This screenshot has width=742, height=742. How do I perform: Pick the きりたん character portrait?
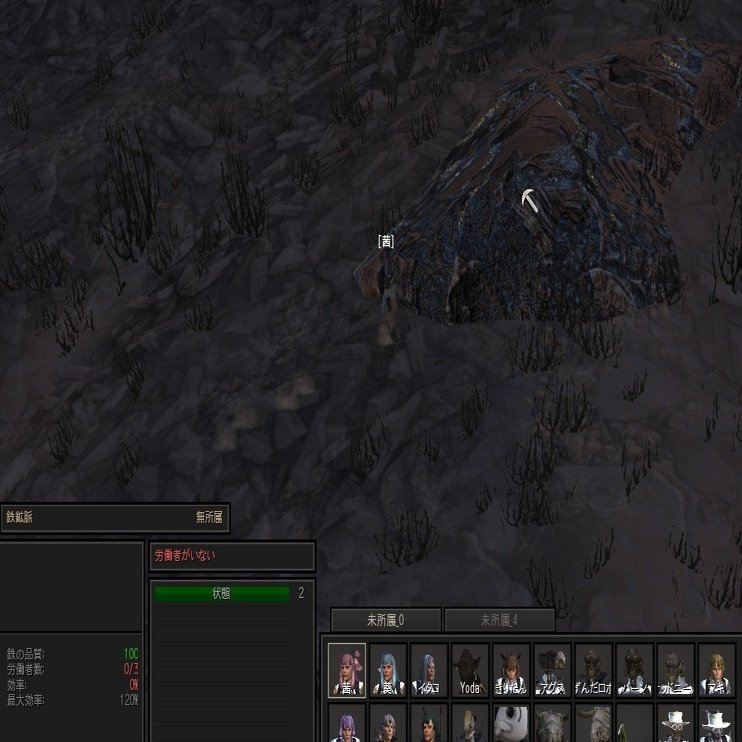pyautogui.click(x=511, y=669)
